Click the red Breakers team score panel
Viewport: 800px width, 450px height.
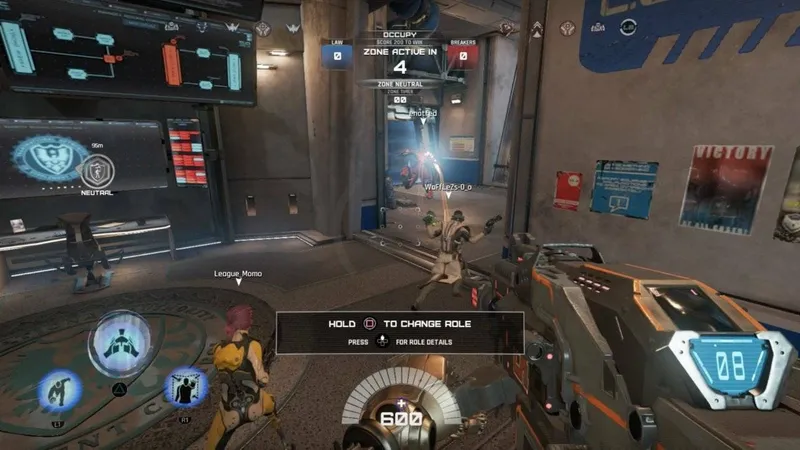click(462, 56)
